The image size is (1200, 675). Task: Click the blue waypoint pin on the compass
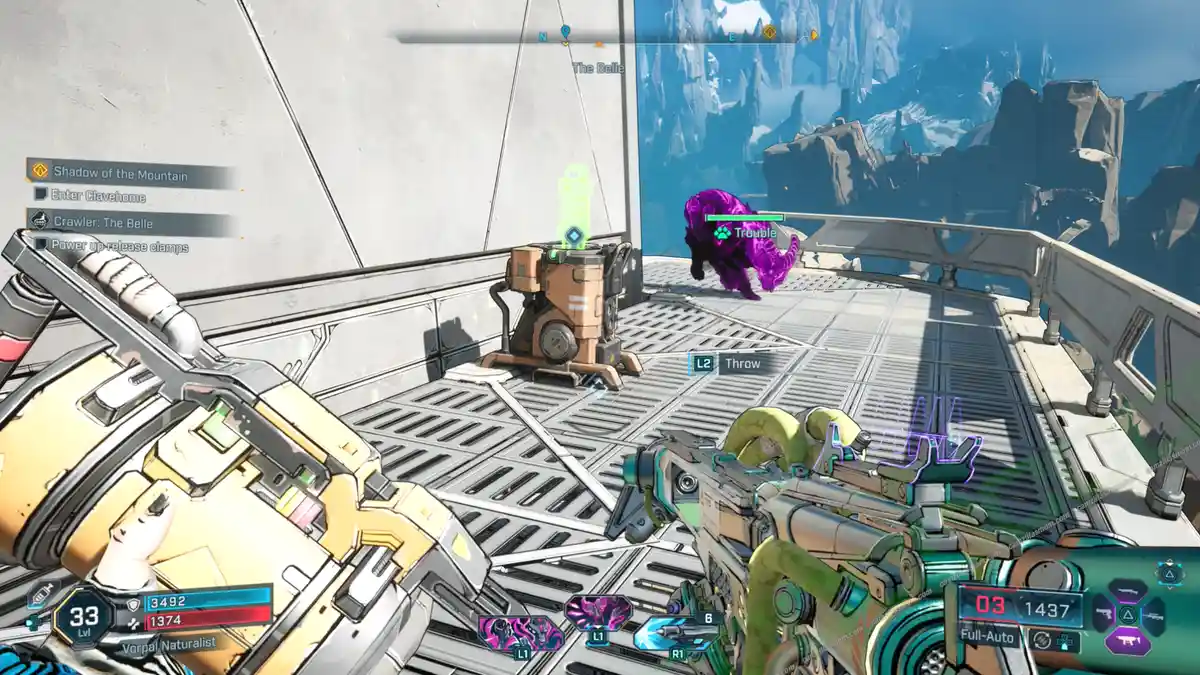tap(565, 33)
